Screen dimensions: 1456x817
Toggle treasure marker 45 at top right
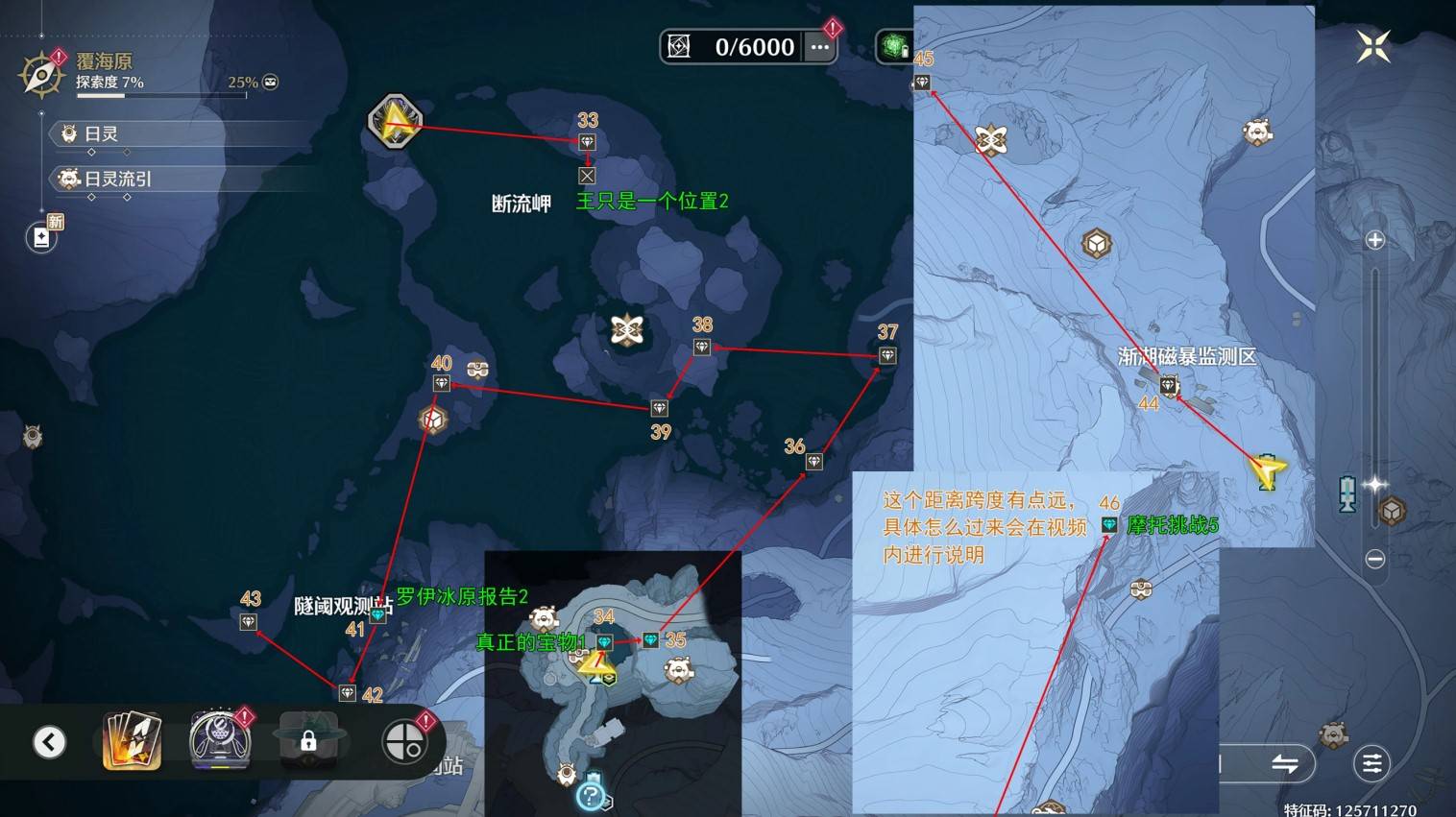(921, 82)
